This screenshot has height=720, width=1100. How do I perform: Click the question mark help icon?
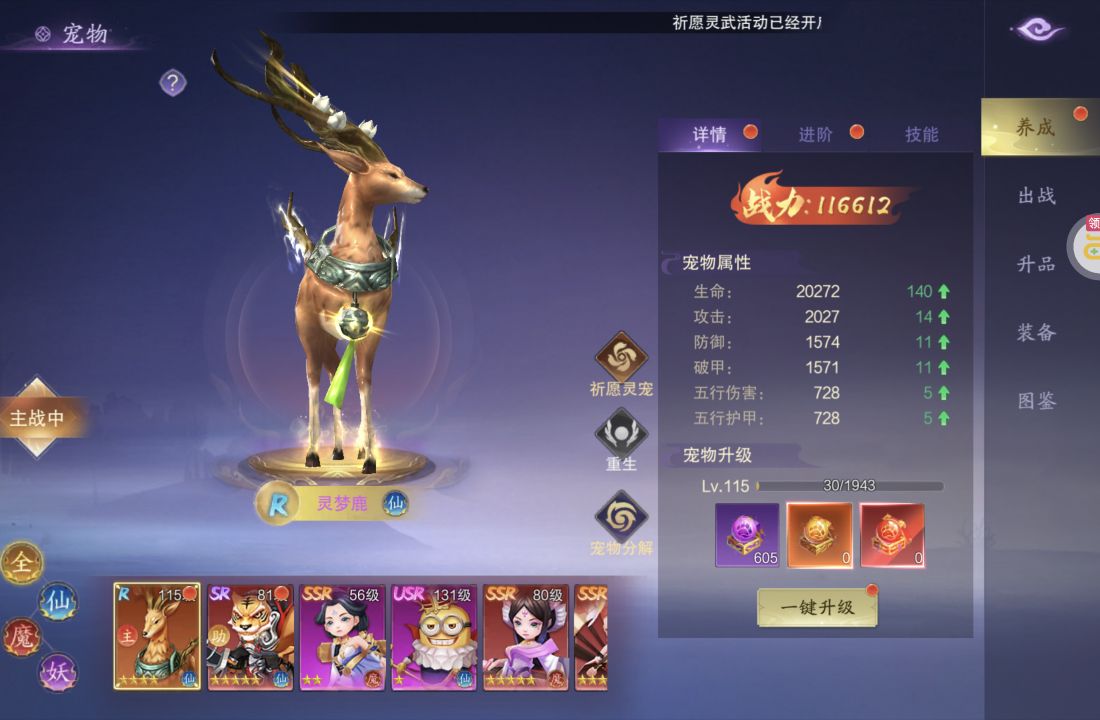[173, 83]
